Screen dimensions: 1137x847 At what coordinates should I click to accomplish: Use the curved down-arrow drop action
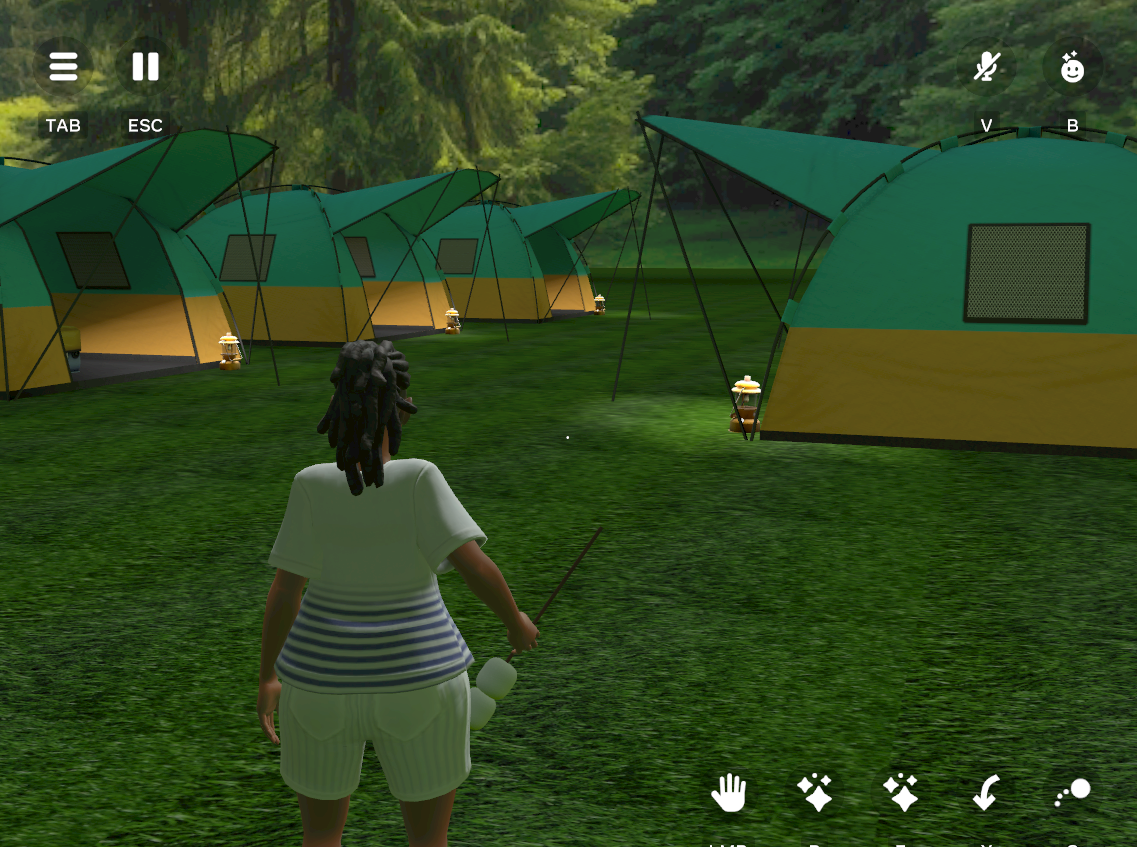[x=986, y=794]
